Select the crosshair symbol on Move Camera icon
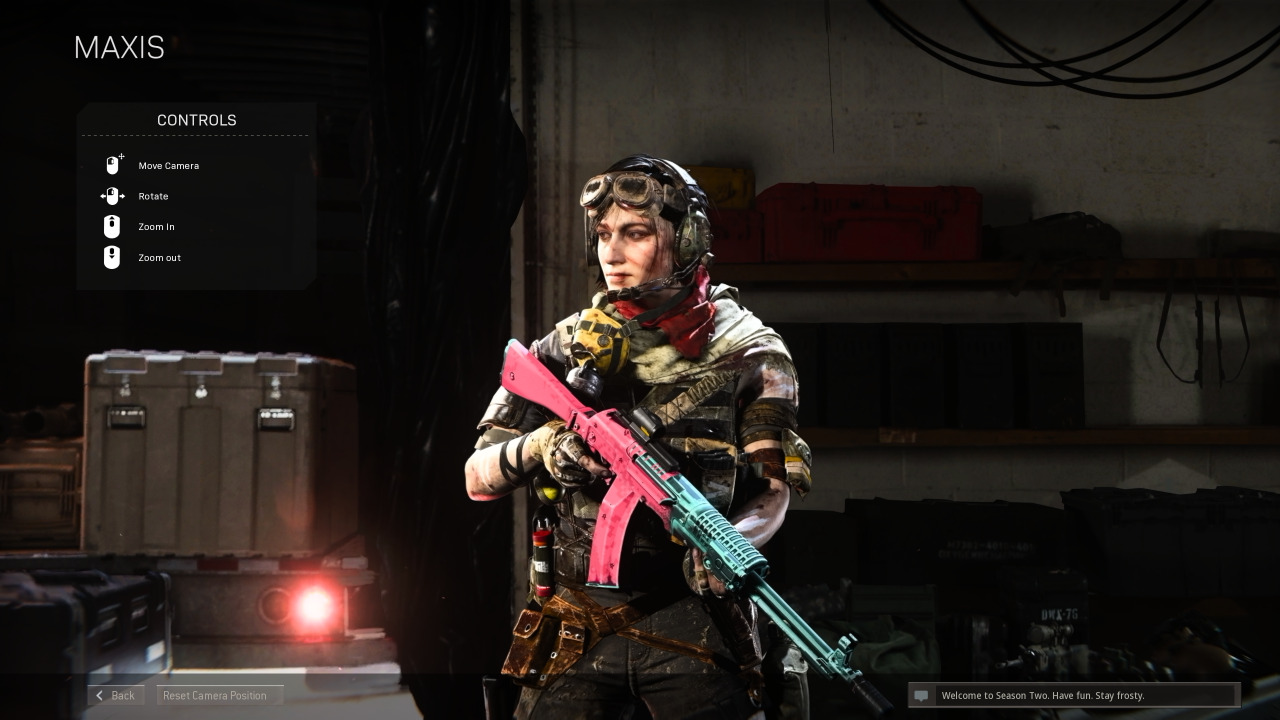 coord(120,156)
